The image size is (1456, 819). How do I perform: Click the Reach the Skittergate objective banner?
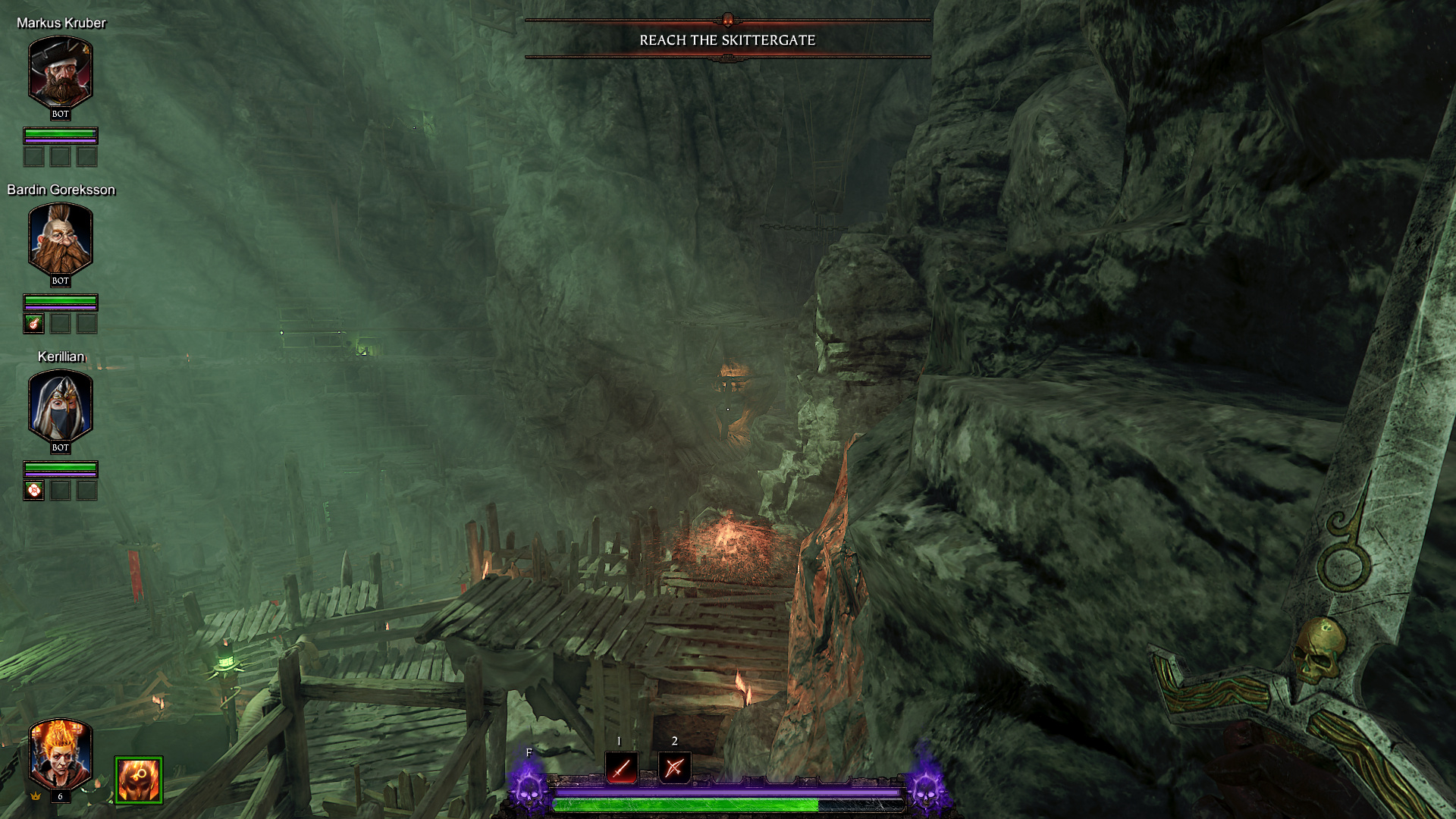pos(727,40)
